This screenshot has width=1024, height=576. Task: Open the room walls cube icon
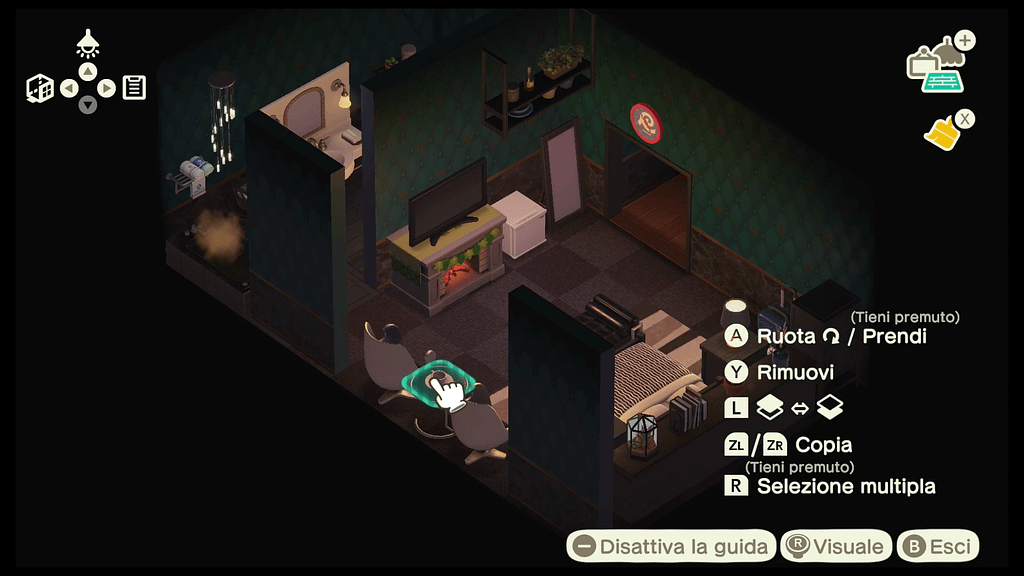pos(40,88)
